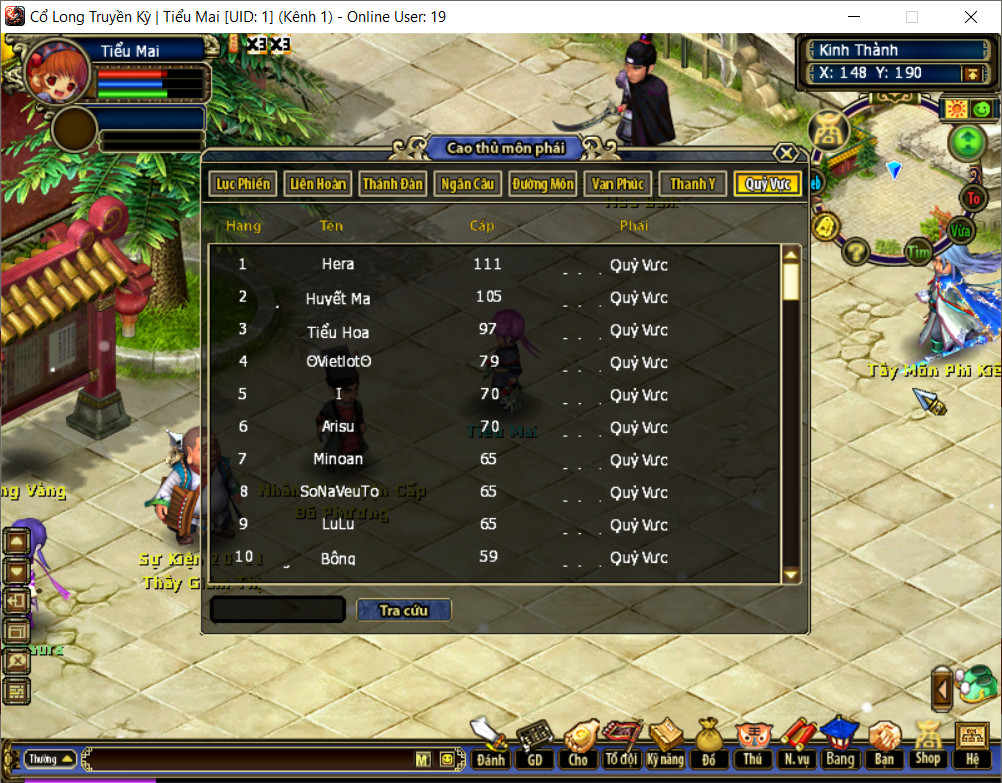Open the Thường chat channel selector
Viewport: 1002px width, 783px height.
(50, 759)
